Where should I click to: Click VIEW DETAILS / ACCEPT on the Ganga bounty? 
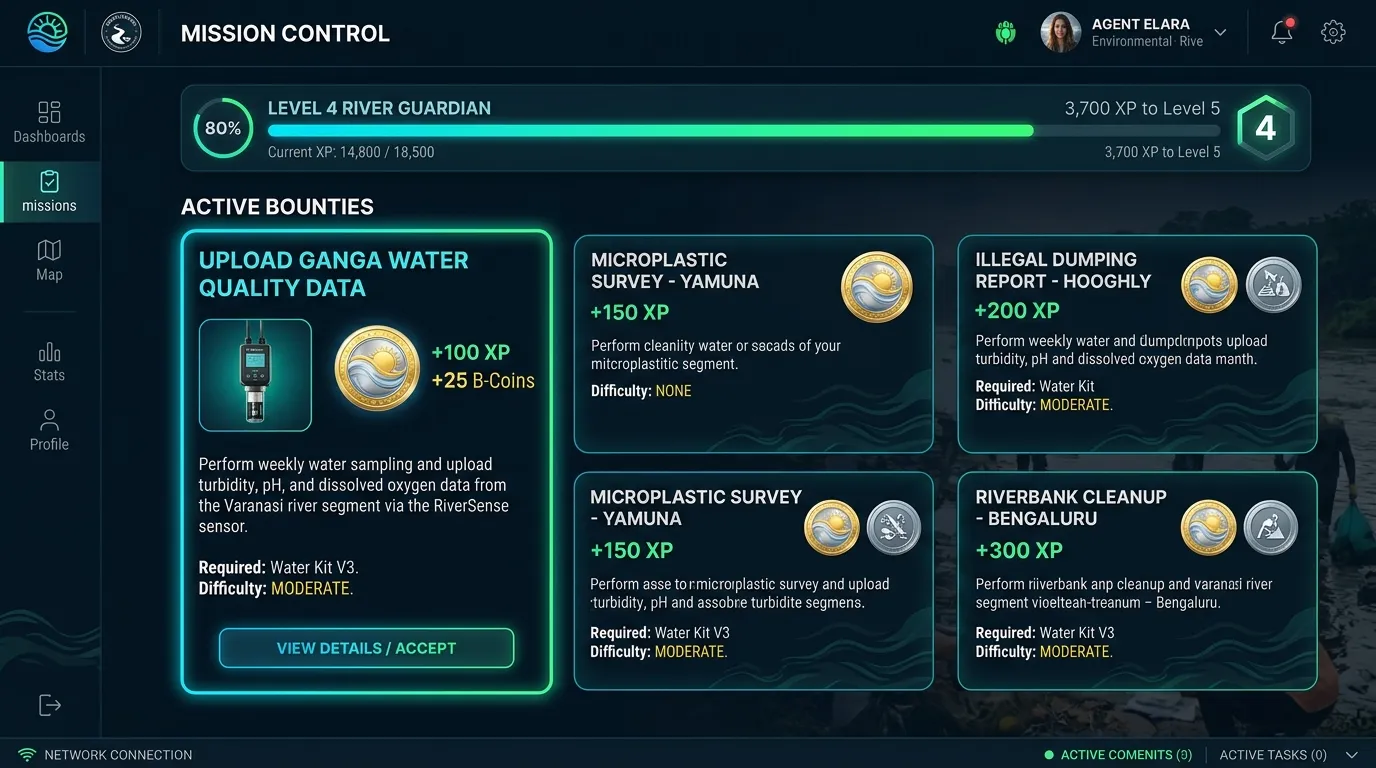point(366,648)
